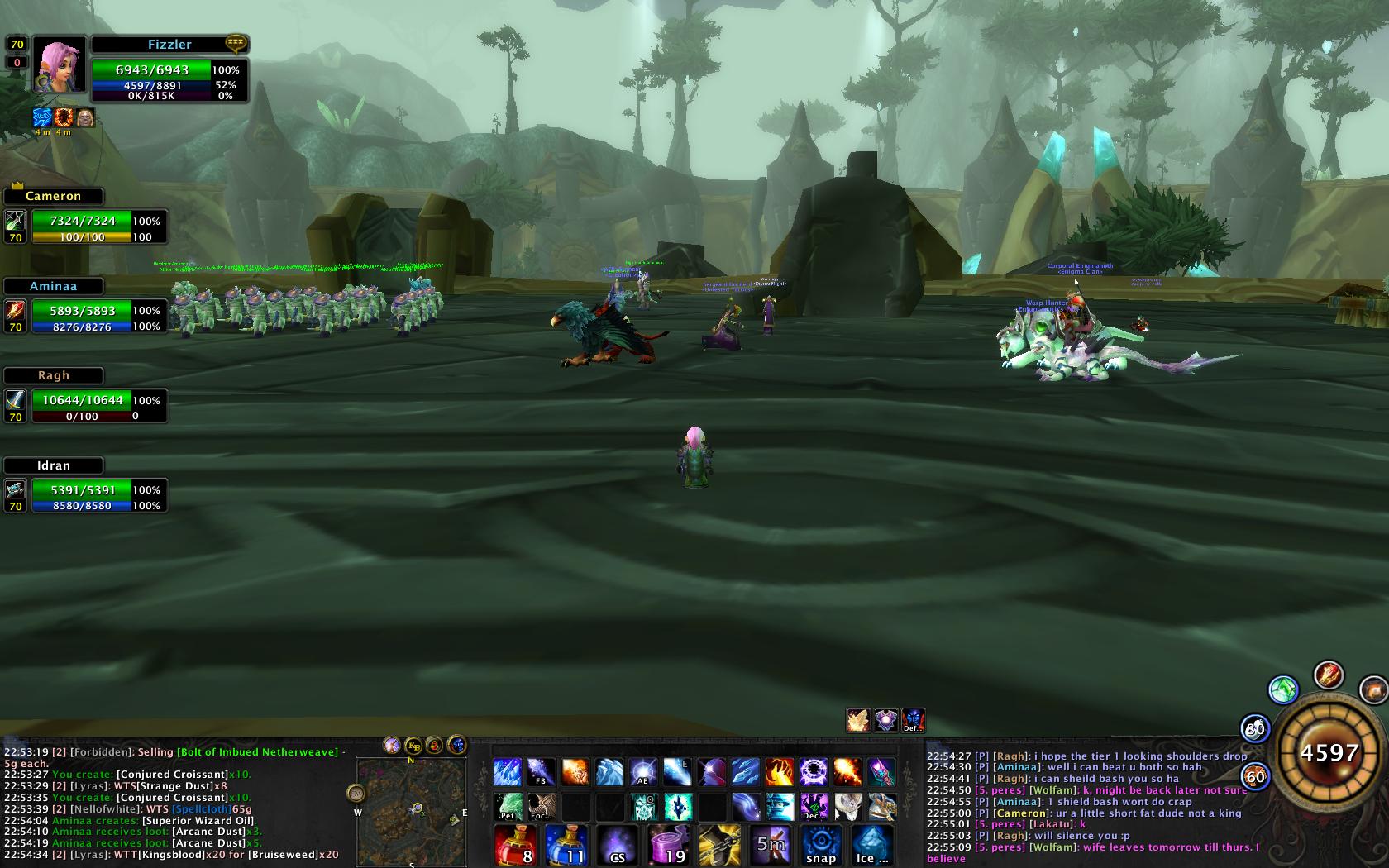Screen dimensions: 1389x868
Task: Drink the blue mana potion
Action: click(566, 845)
